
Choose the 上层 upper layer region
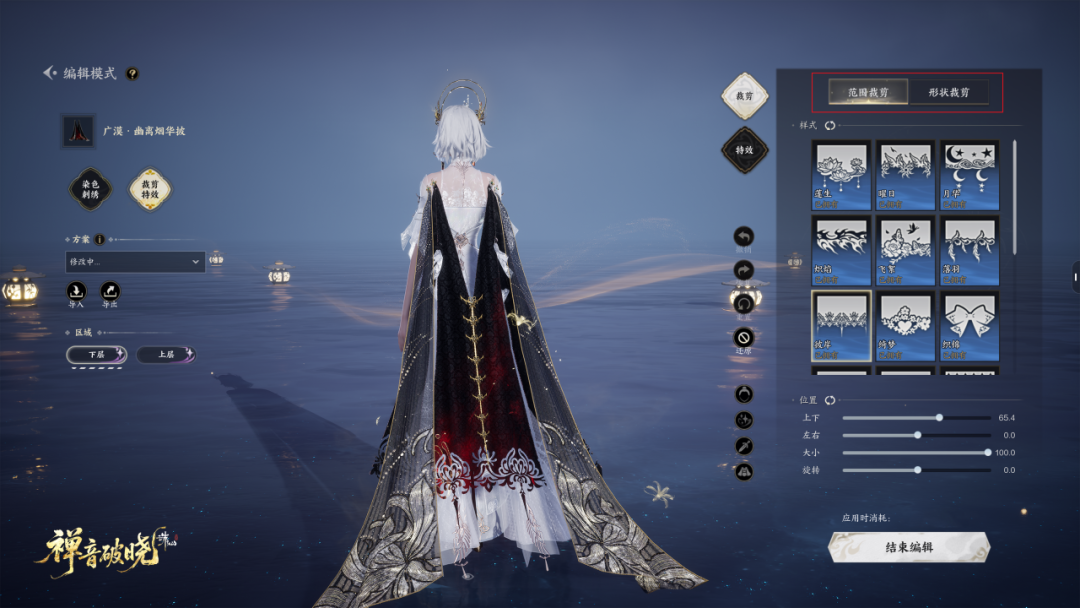[x=166, y=354]
